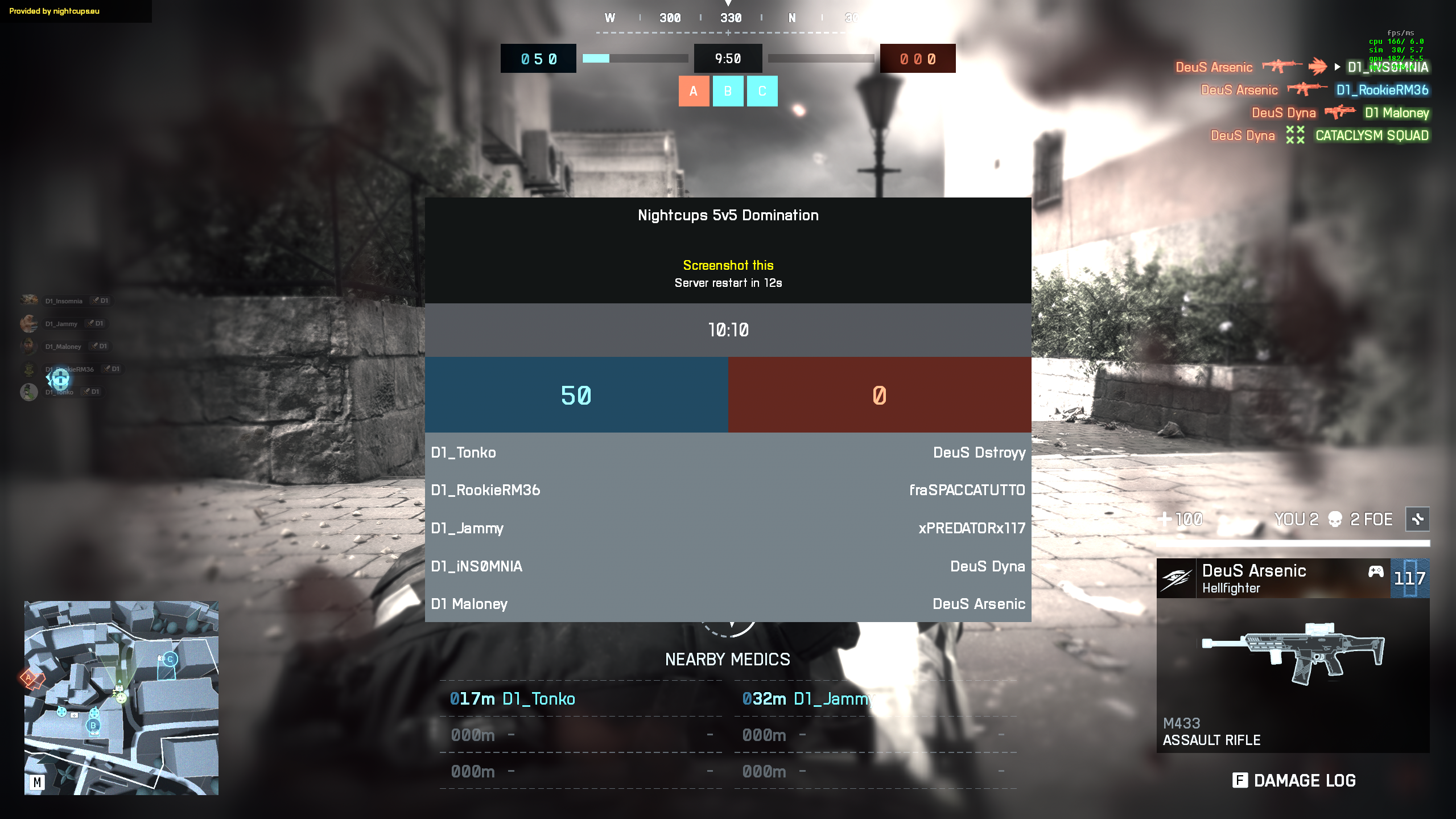Open the minimap
This screenshot has width=1456, height=819.
pos(121,698)
